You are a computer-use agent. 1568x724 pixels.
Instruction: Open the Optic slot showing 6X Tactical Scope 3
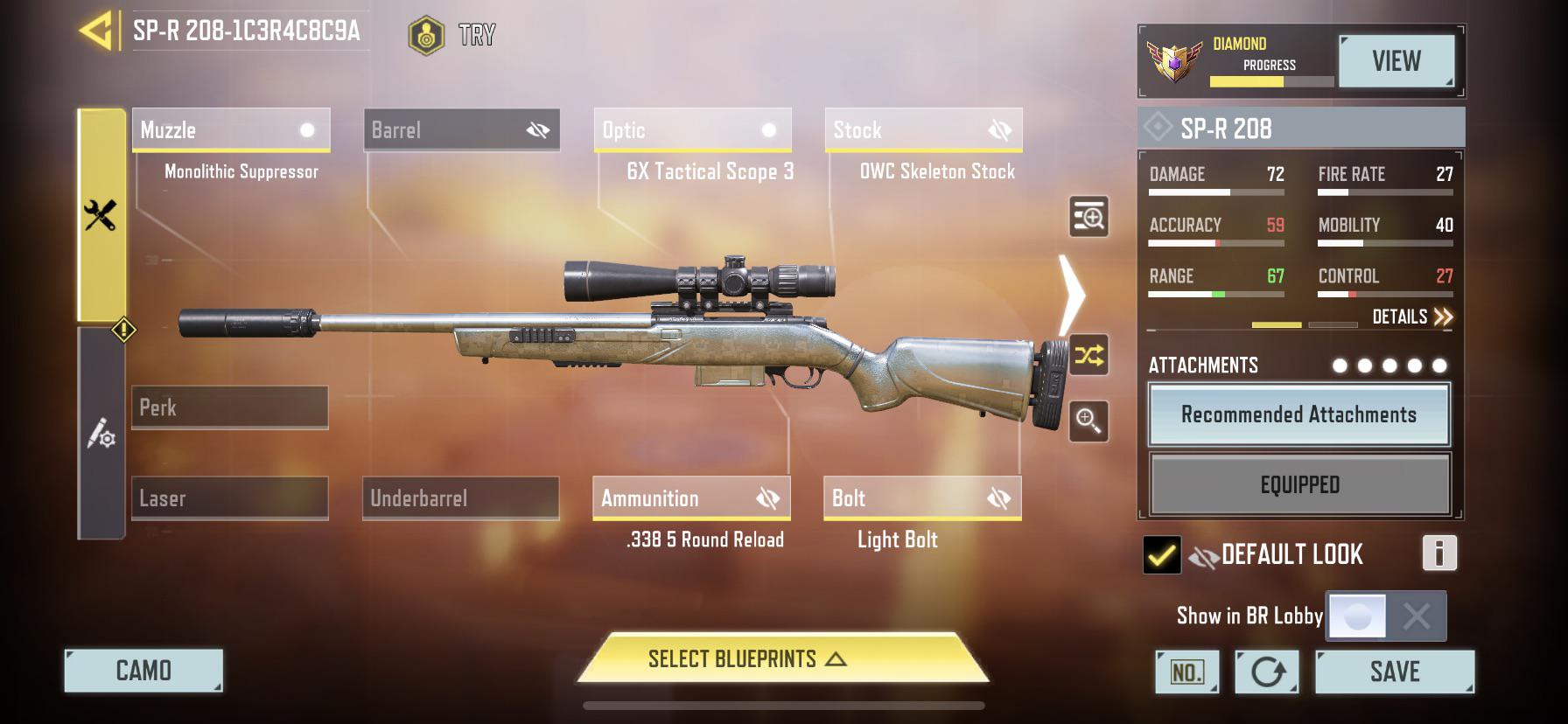pos(691,129)
